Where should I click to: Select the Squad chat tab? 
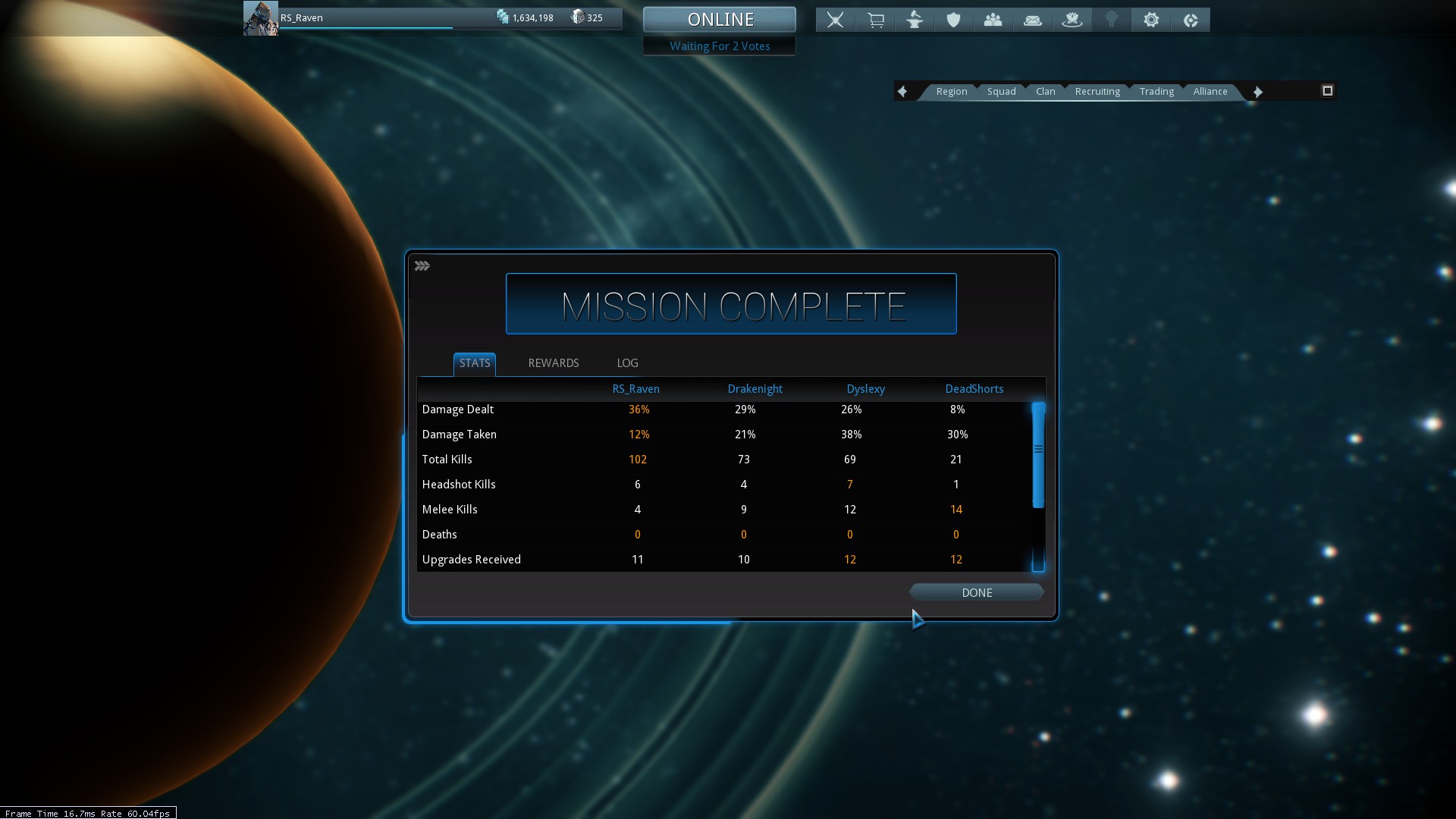pos(1001,92)
